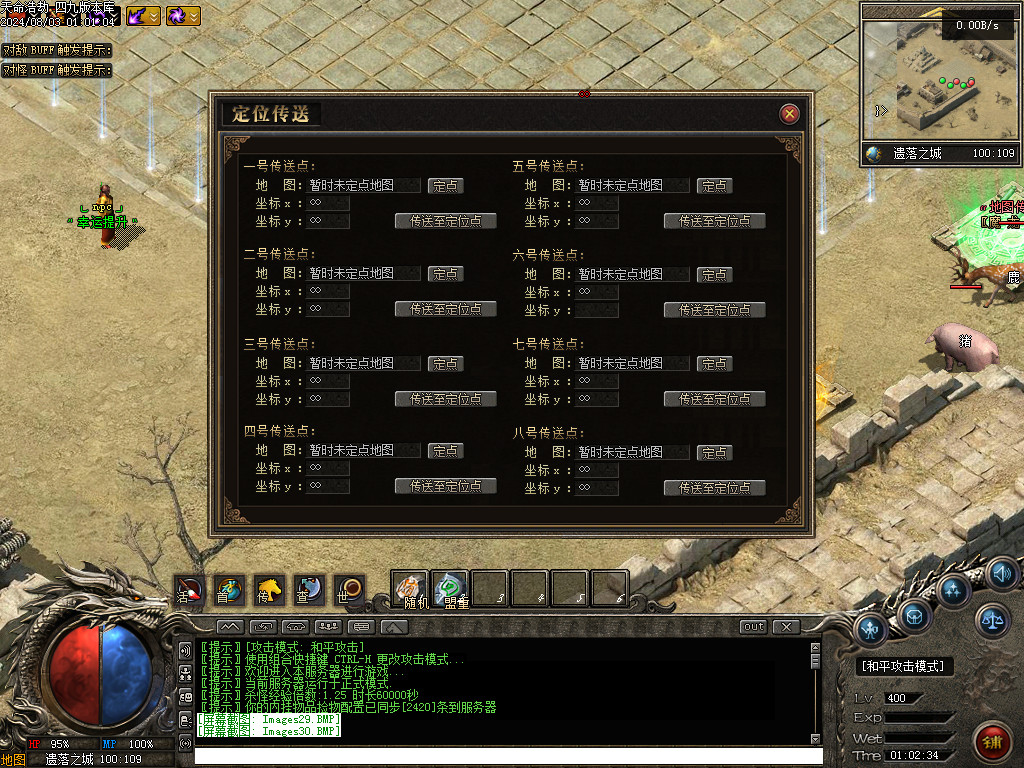Click the 和平攻击模式 attack mode label
Image resolution: width=1024 pixels, height=768 pixels.
pyautogui.click(x=906, y=666)
